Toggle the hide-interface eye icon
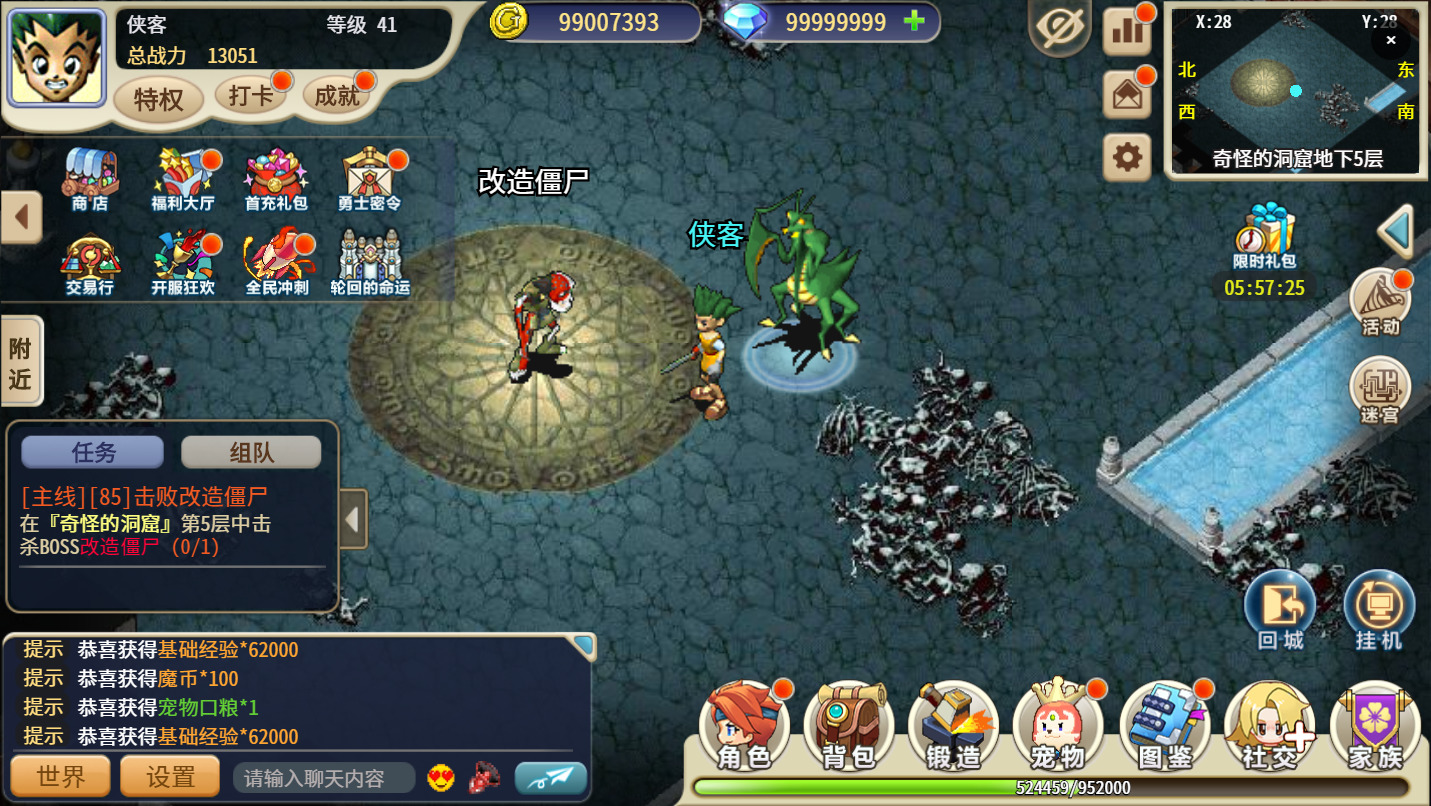Image resolution: width=1431 pixels, height=806 pixels. [1060, 28]
